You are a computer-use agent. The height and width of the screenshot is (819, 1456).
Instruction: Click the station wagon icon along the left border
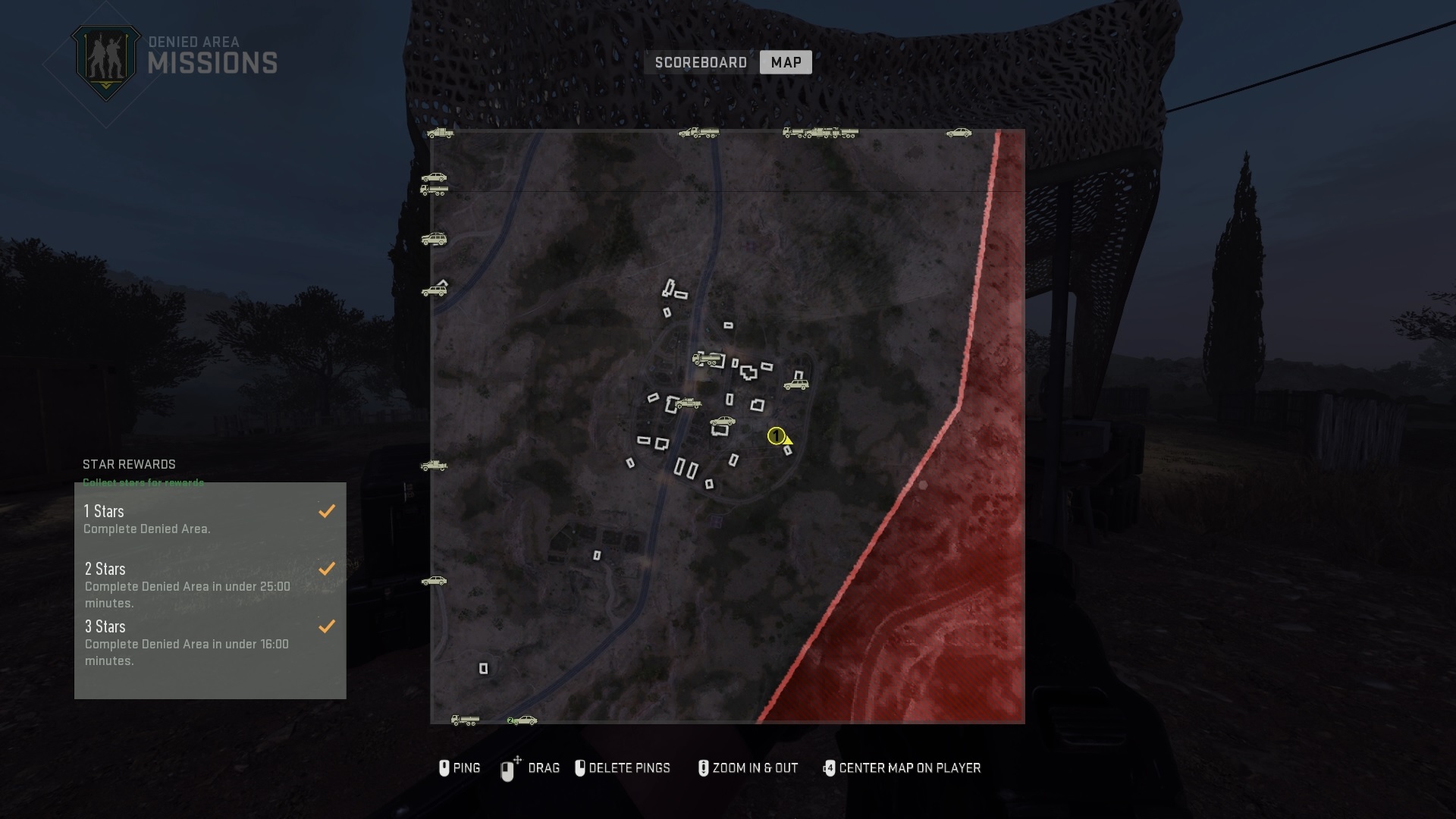(x=436, y=289)
